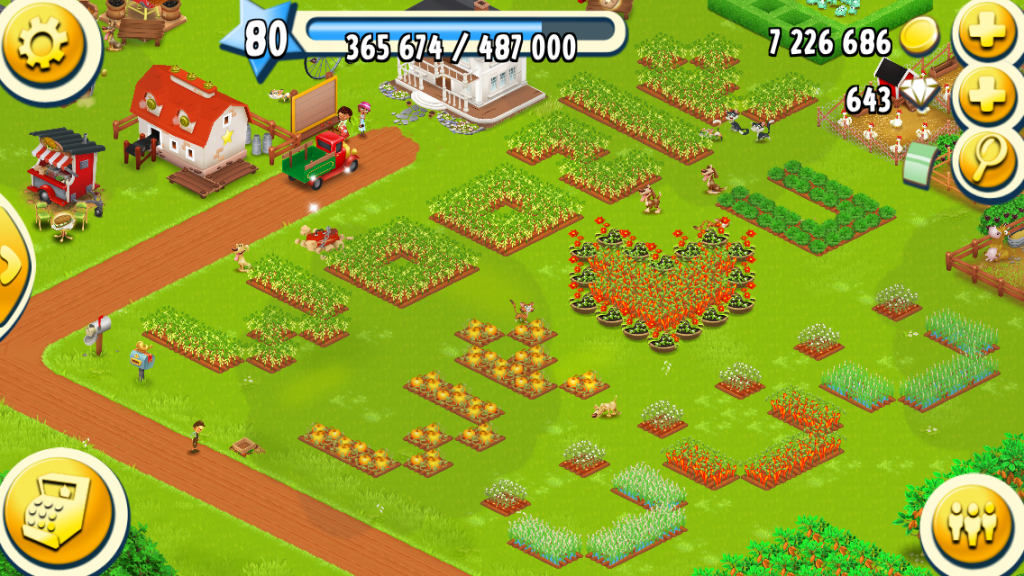Open the settings gear menu
The height and width of the screenshot is (576, 1024).
click(46, 42)
